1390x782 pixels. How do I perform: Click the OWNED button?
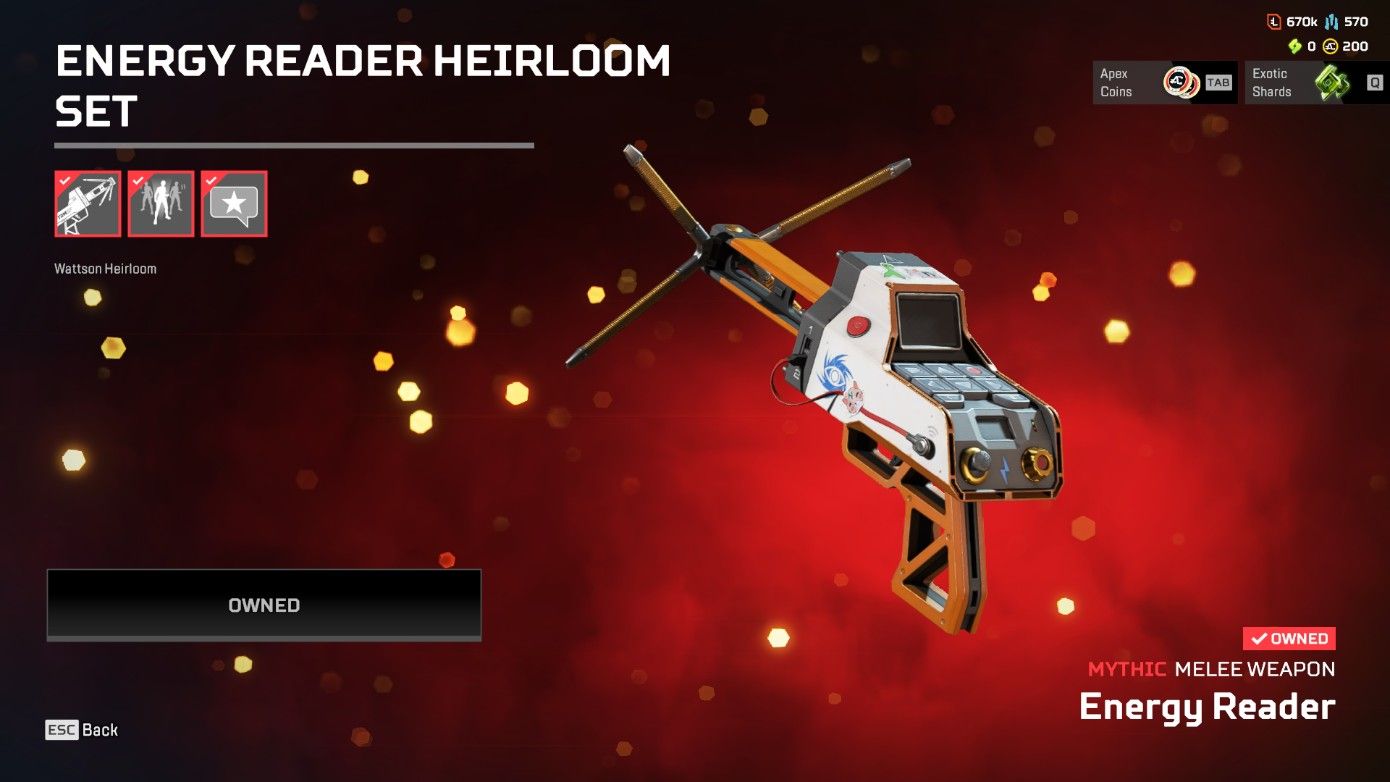coord(262,604)
